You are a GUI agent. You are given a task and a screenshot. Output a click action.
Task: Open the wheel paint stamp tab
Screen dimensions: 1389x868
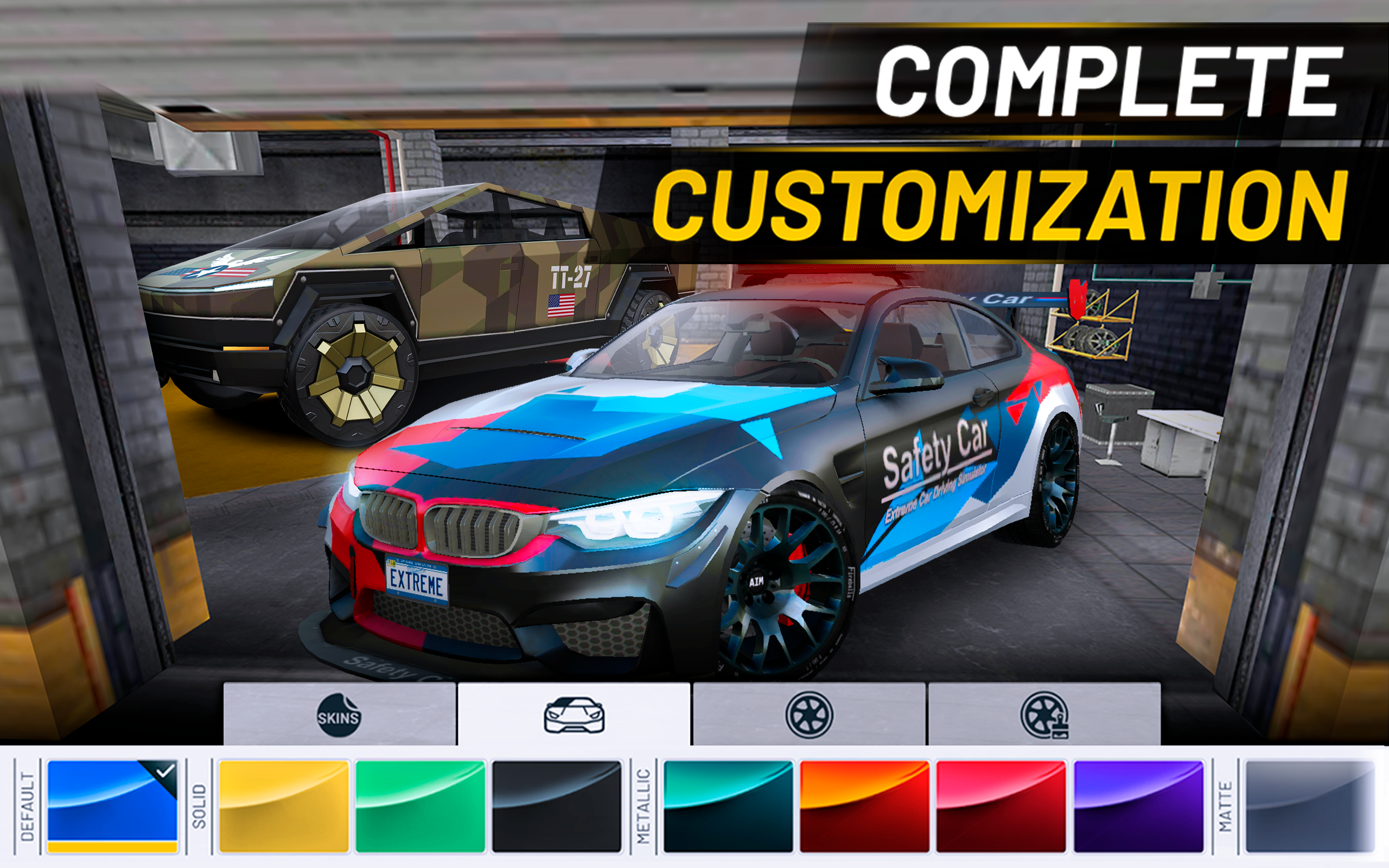1043,714
